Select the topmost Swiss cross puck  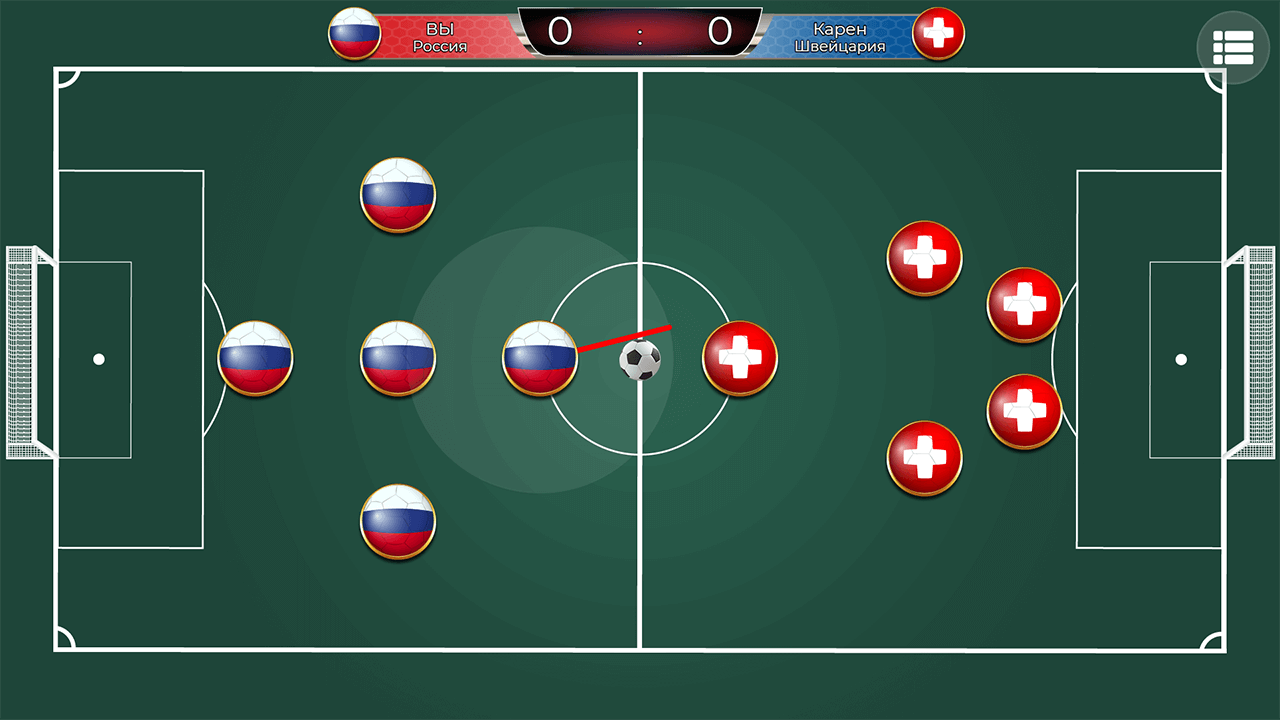[x=923, y=260]
